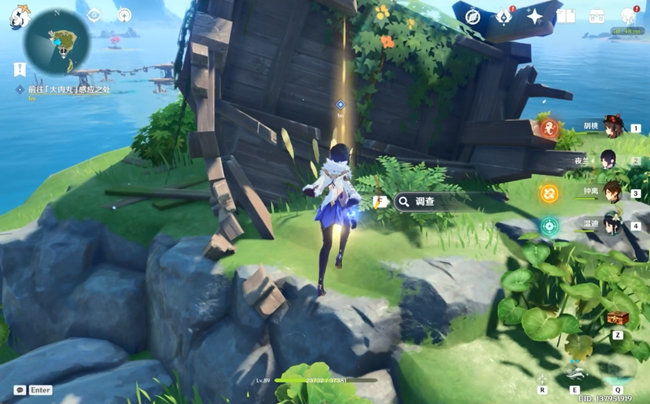The height and width of the screenshot is (404, 650).
Task: Open the character head icon with red alert
Action: click(629, 16)
